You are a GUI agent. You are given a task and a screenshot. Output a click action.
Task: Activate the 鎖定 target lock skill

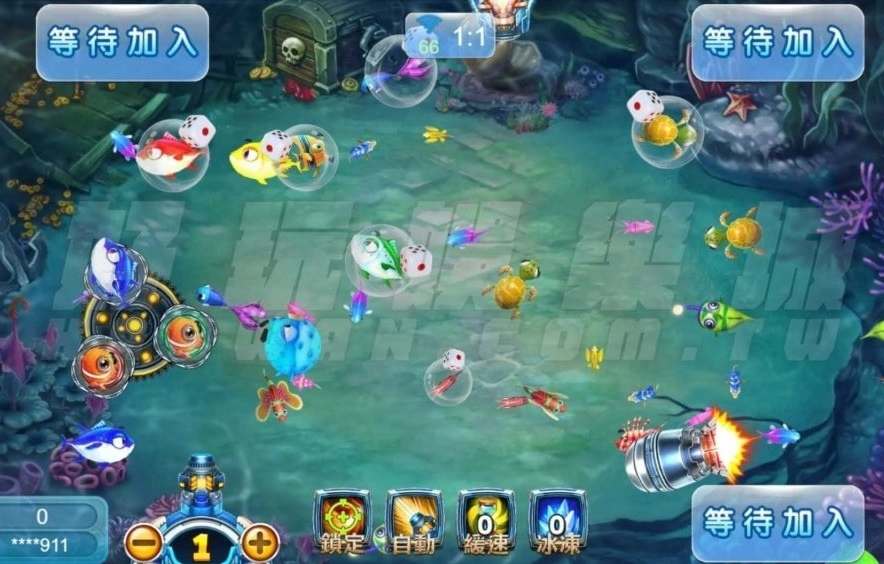[341, 520]
